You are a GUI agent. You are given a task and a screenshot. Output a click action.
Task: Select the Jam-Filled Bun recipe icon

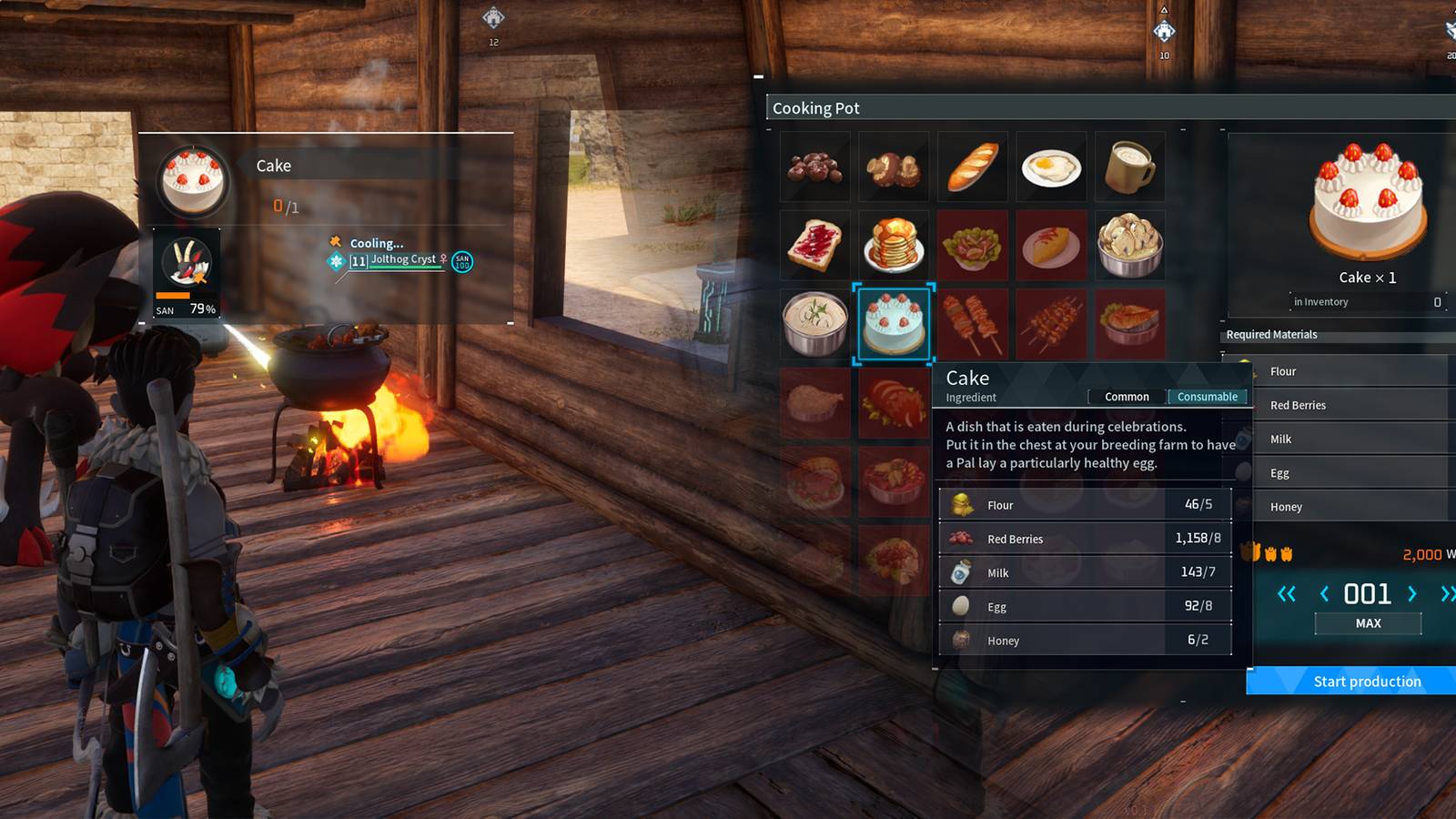(814, 244)
